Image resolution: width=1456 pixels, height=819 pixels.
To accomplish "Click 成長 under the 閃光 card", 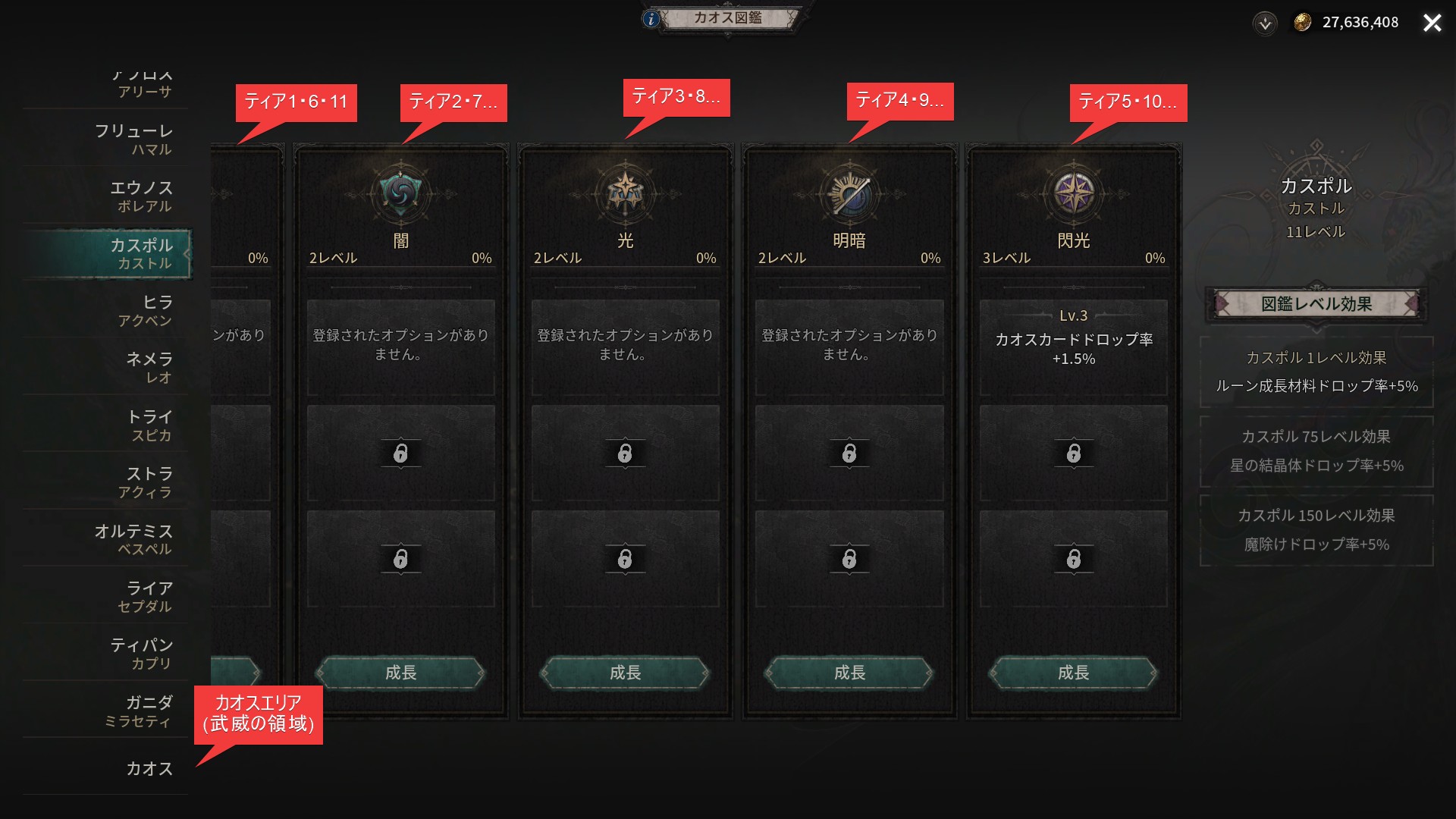I will pyautogui.click(x=1073, y=673).
